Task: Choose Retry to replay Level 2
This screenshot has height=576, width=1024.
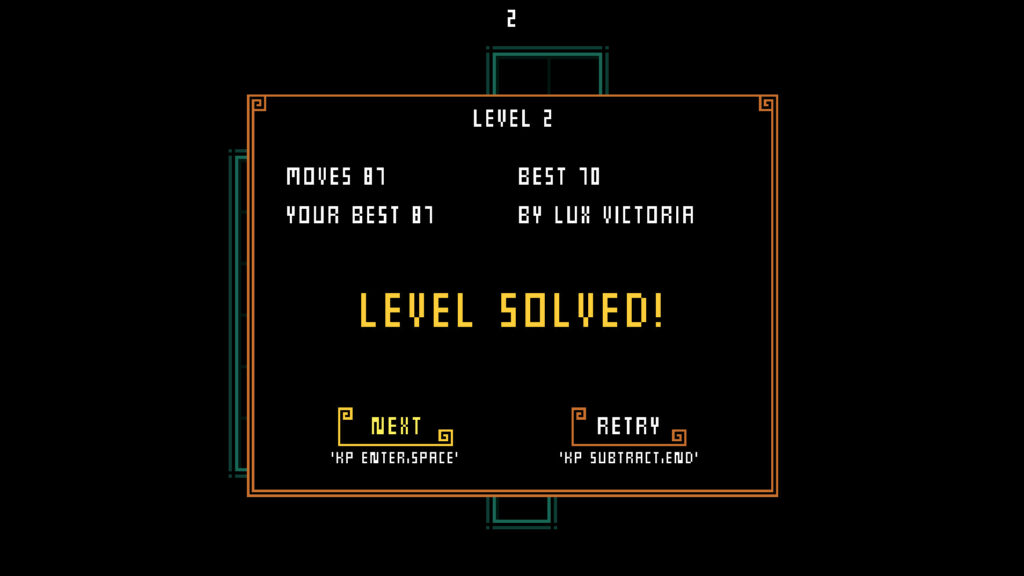Action: point(628,427)
